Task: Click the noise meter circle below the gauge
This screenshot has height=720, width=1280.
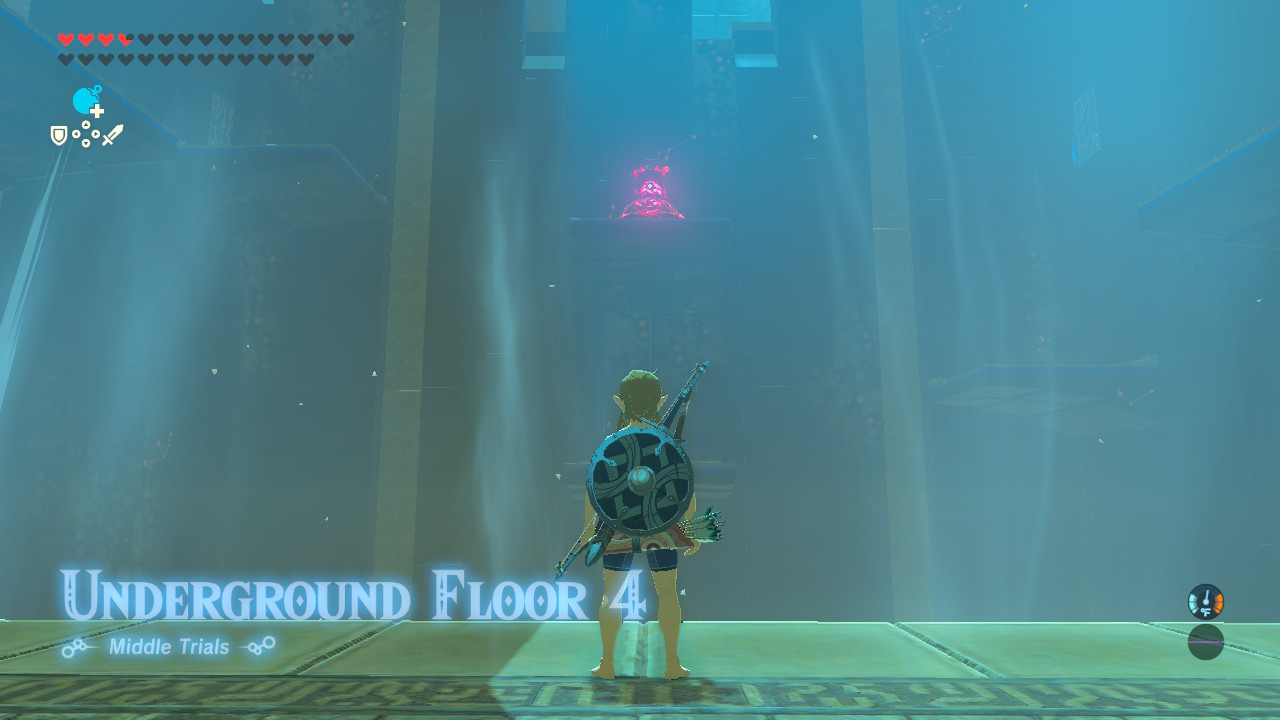Action: coord(1205,641)
